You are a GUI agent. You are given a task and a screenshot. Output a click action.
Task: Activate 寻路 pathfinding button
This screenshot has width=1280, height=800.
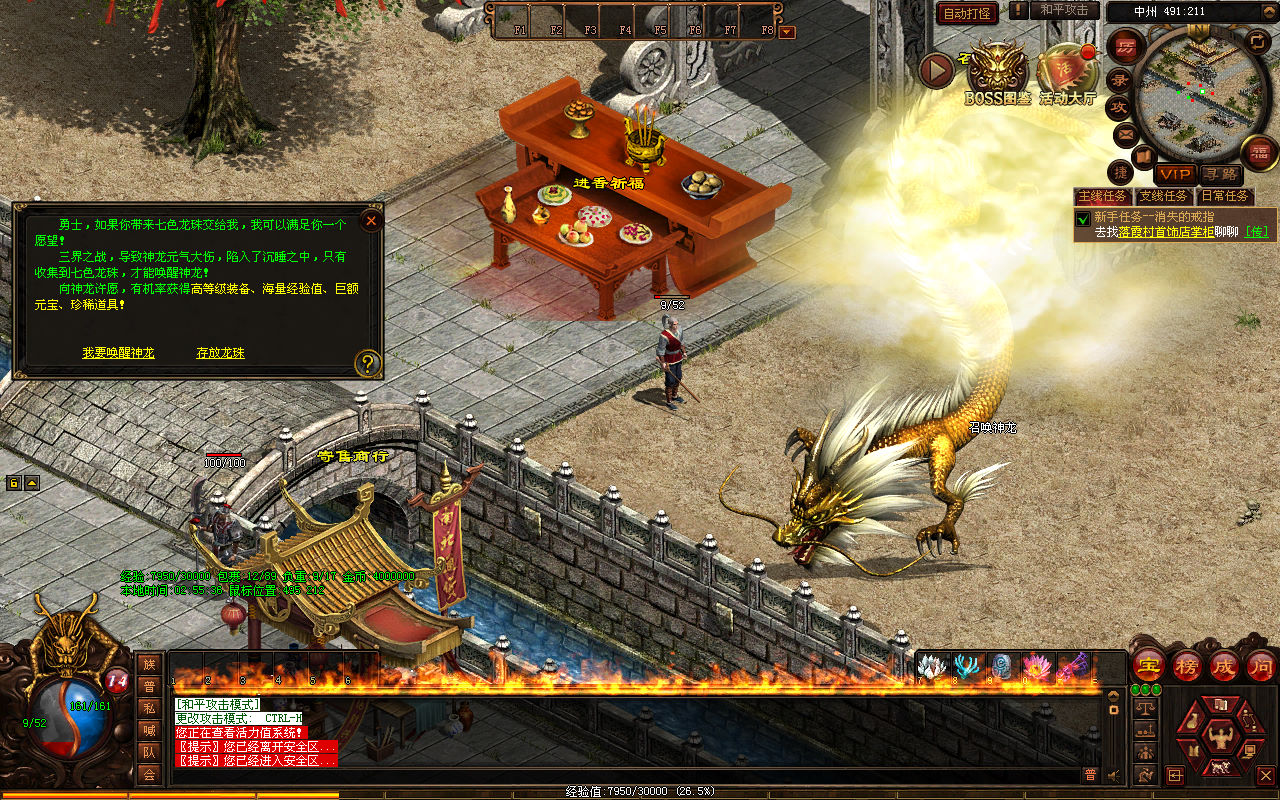point(1220,174)
